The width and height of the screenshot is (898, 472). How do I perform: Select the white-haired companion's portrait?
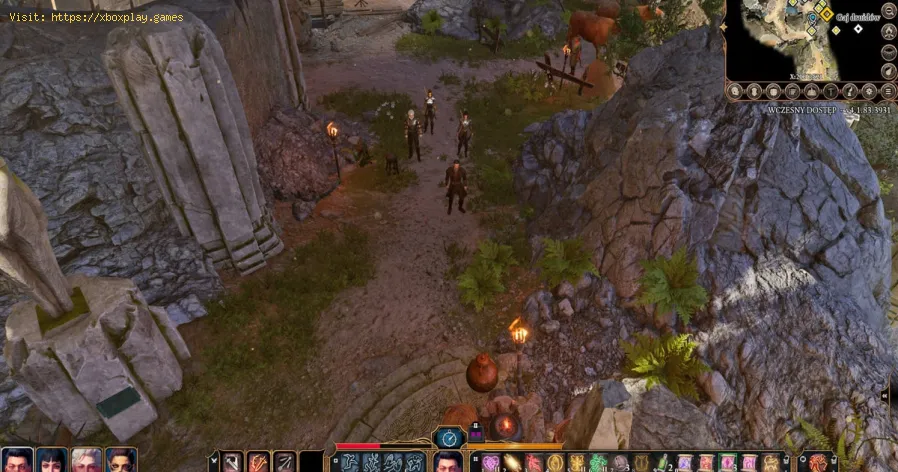coord(86,461)
